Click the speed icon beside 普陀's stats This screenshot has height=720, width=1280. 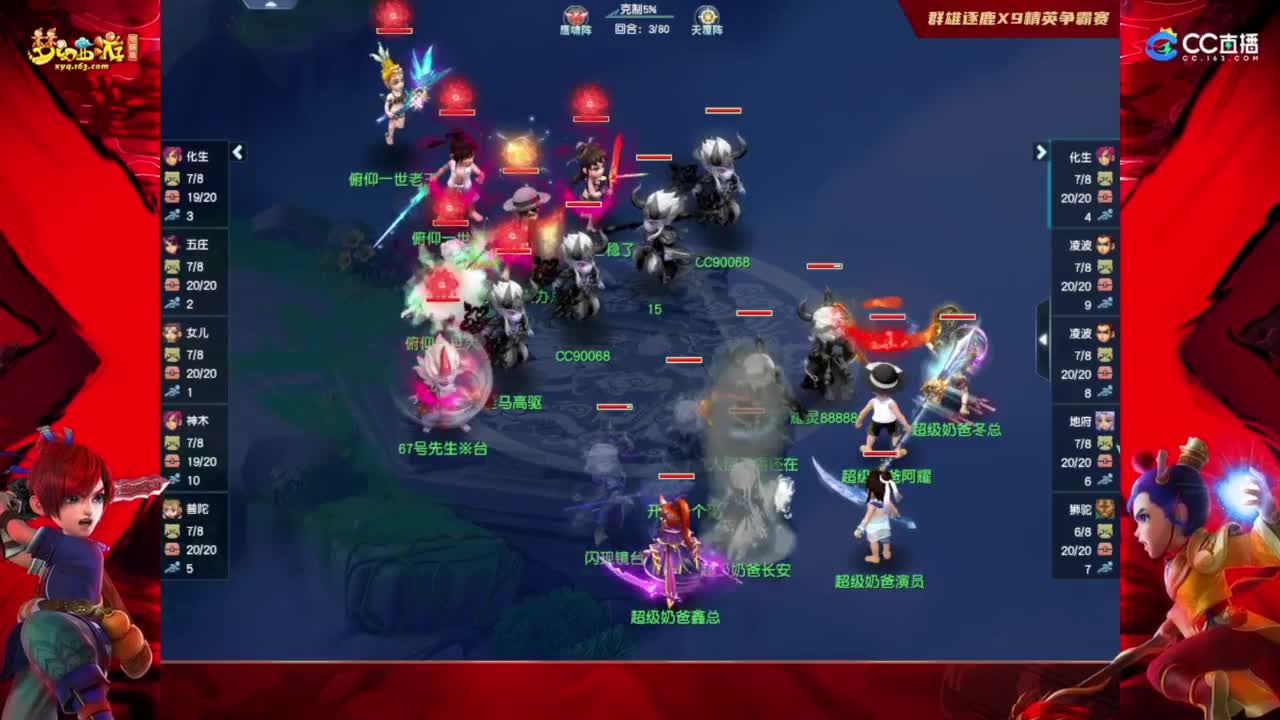coord(171,567)
